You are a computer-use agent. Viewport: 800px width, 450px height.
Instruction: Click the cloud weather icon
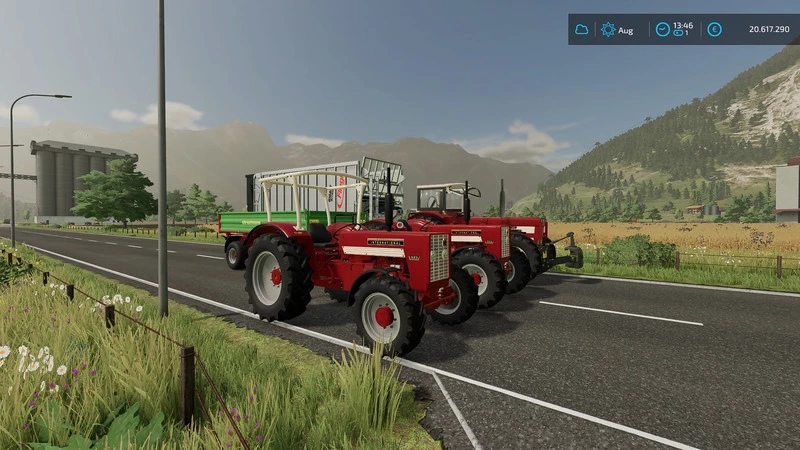point(581,30)
